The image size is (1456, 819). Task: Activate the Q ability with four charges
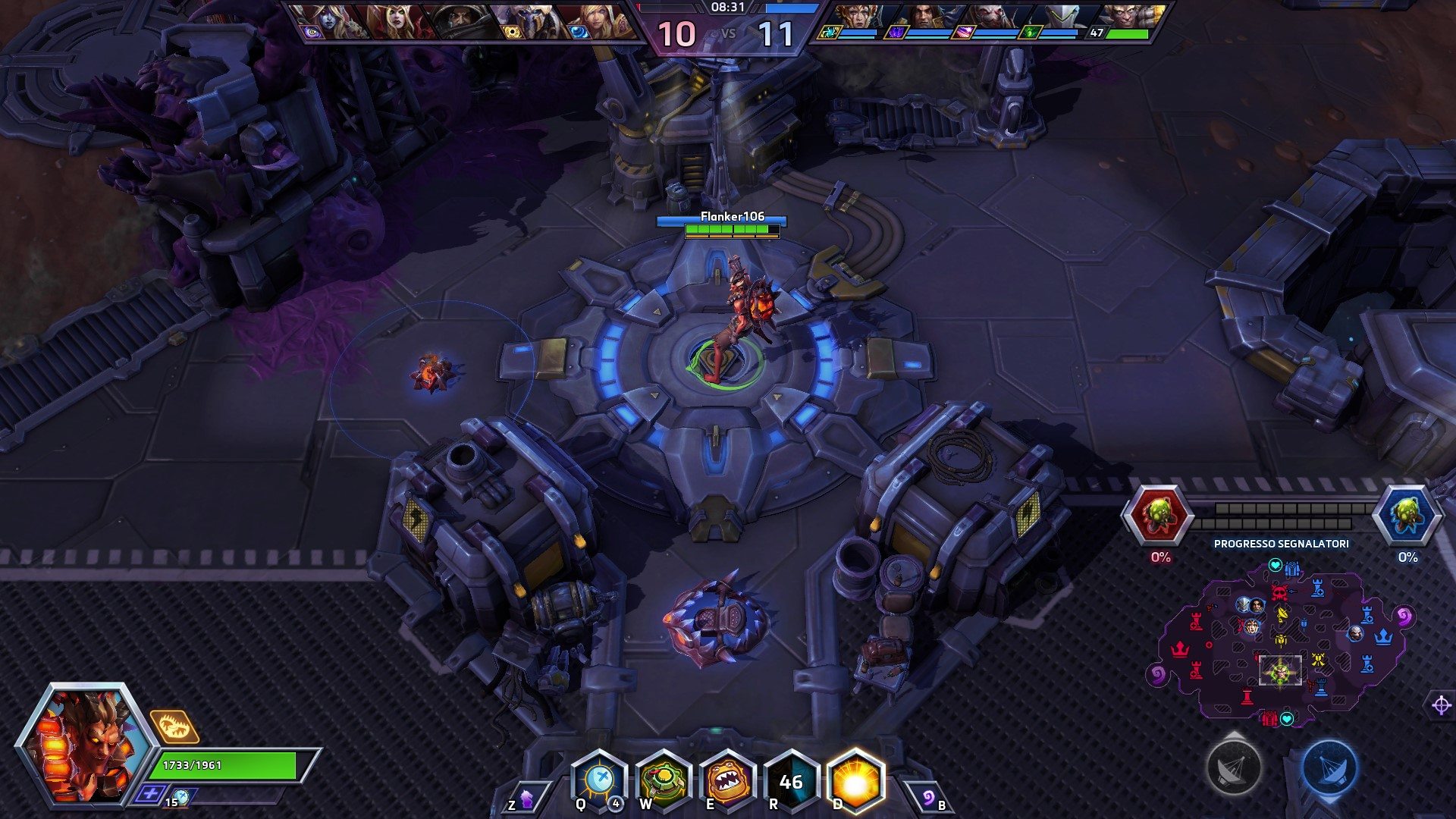tap(599, 781)
